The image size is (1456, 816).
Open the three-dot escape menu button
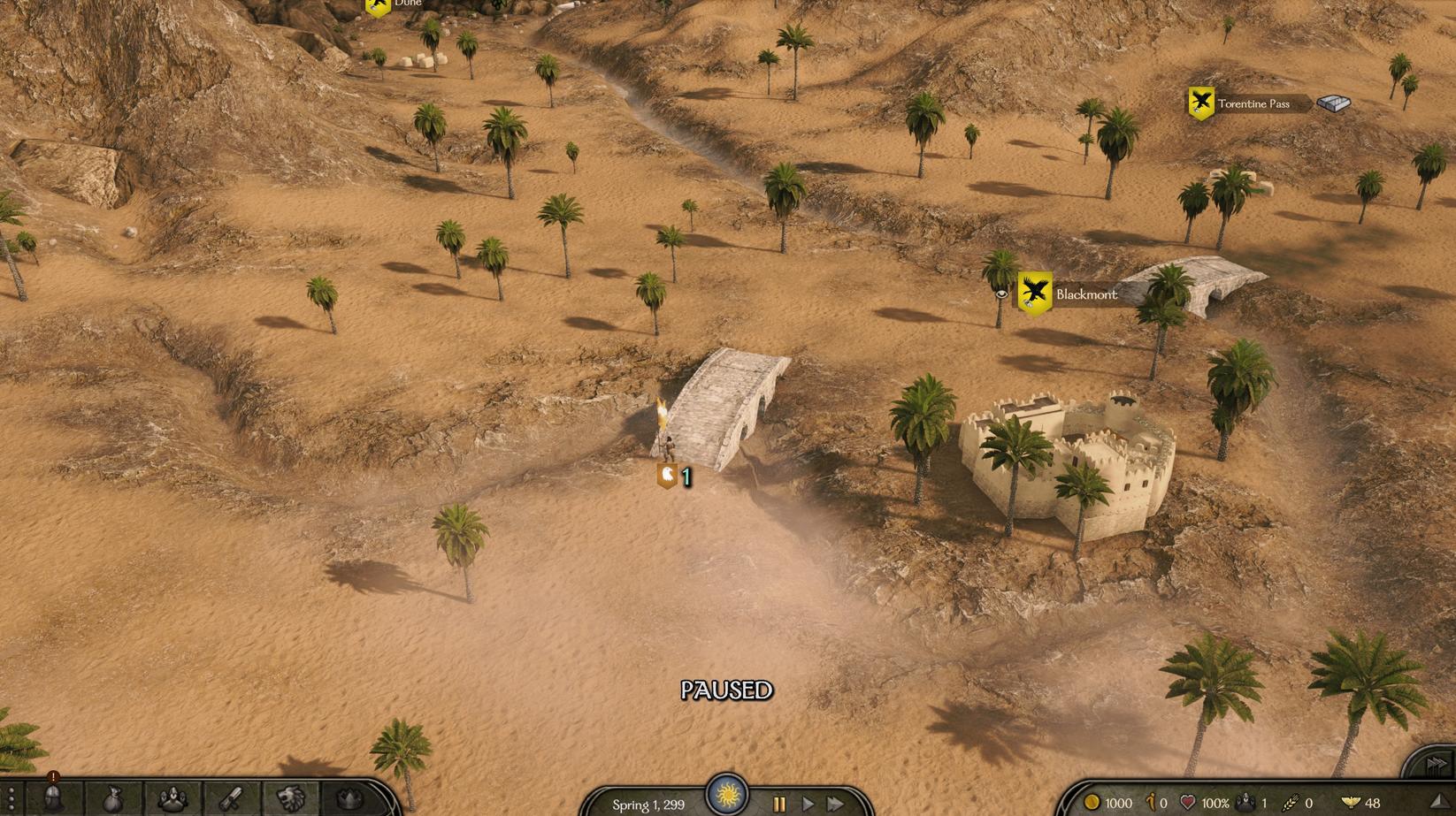(x=11, y=800)
